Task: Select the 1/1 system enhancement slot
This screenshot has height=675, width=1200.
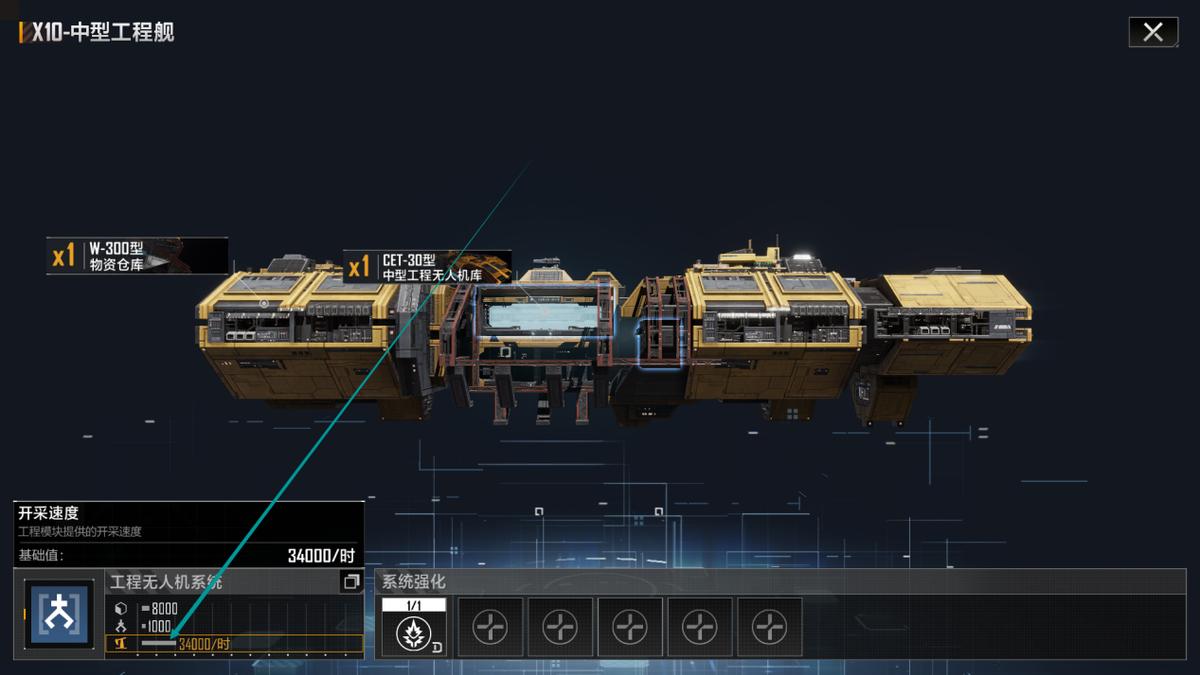Action: pyautogui.click(x=413, y=626)
